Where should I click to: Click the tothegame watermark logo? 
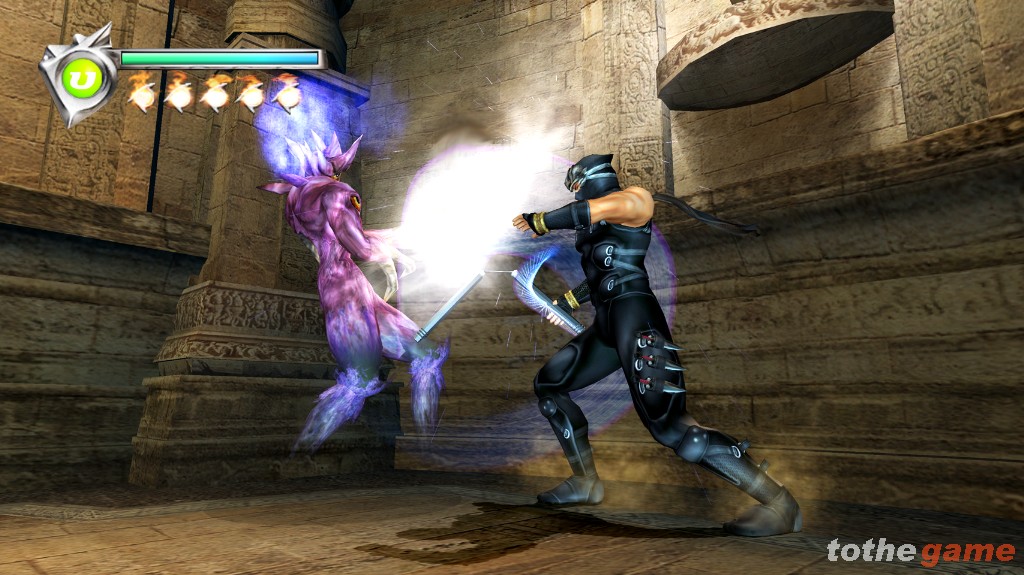pos(920,551)
